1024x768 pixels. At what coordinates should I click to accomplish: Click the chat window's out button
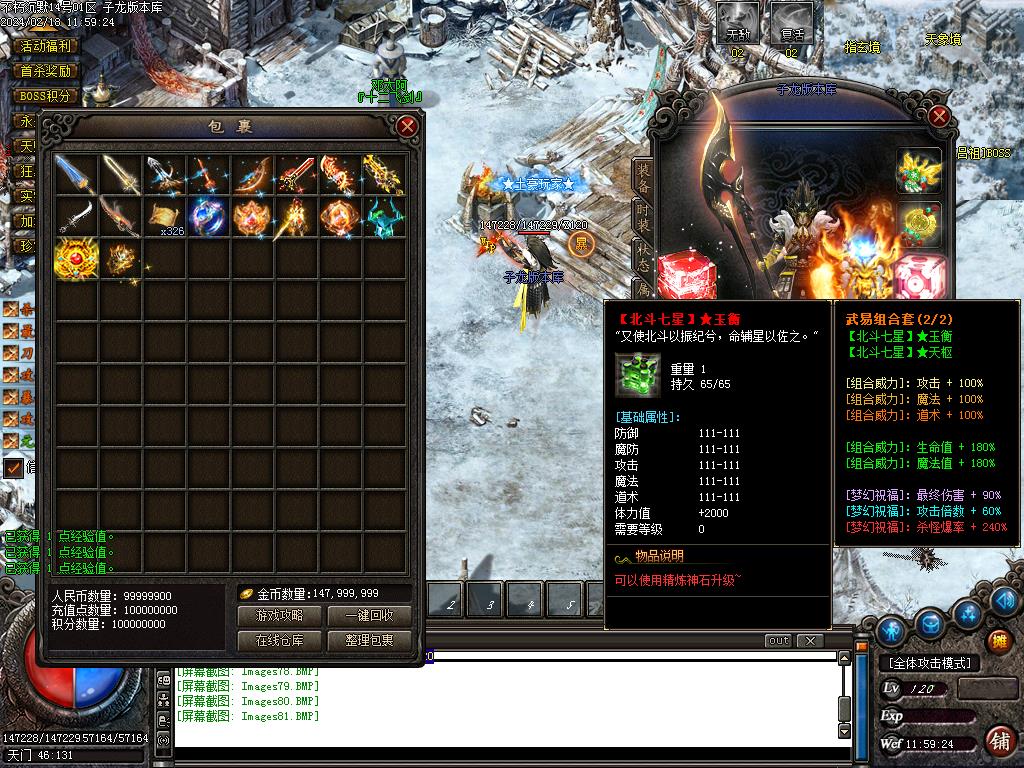pos(778,640)
